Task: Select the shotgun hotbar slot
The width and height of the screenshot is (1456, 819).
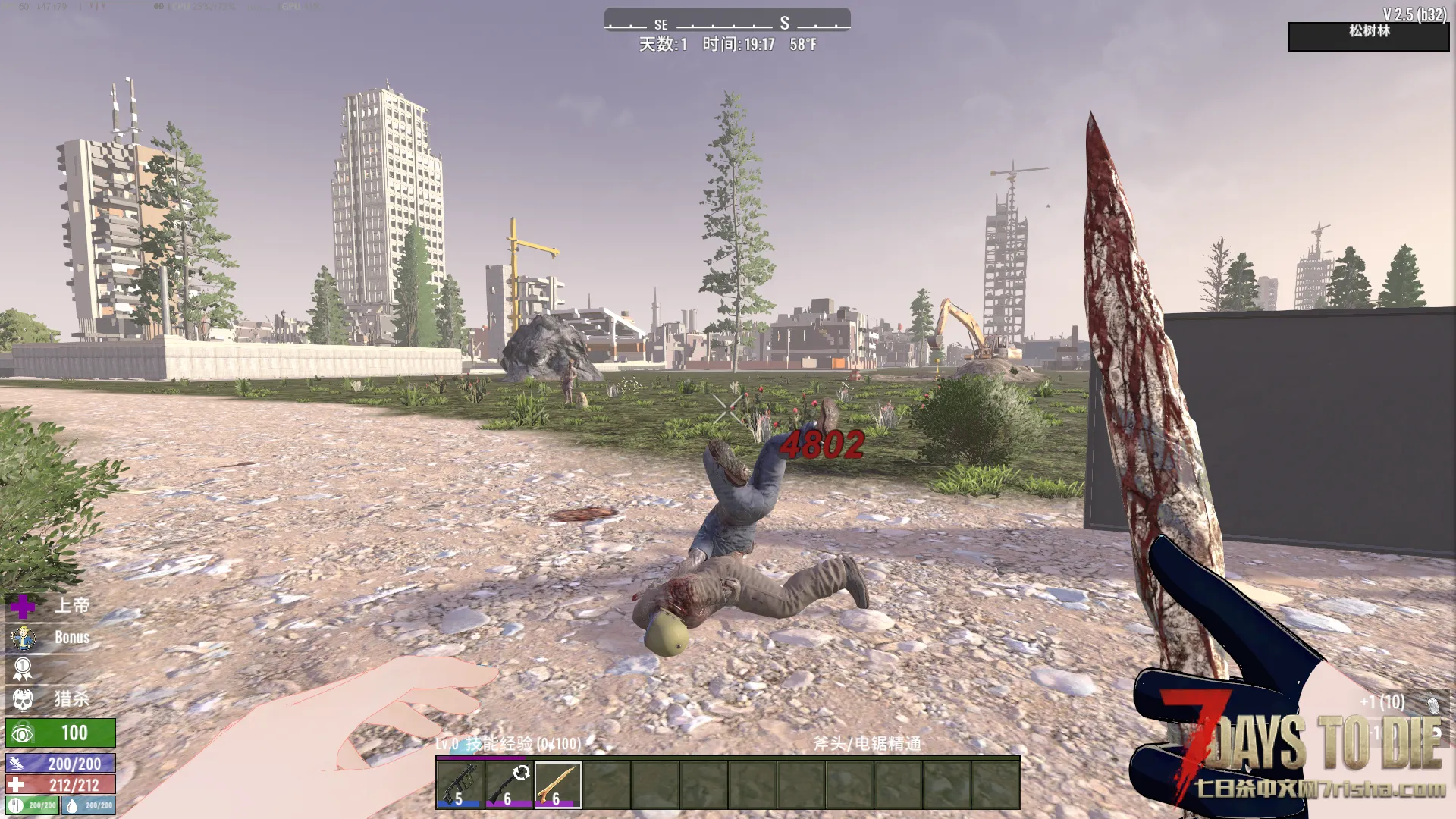Action: pos(509,785)
